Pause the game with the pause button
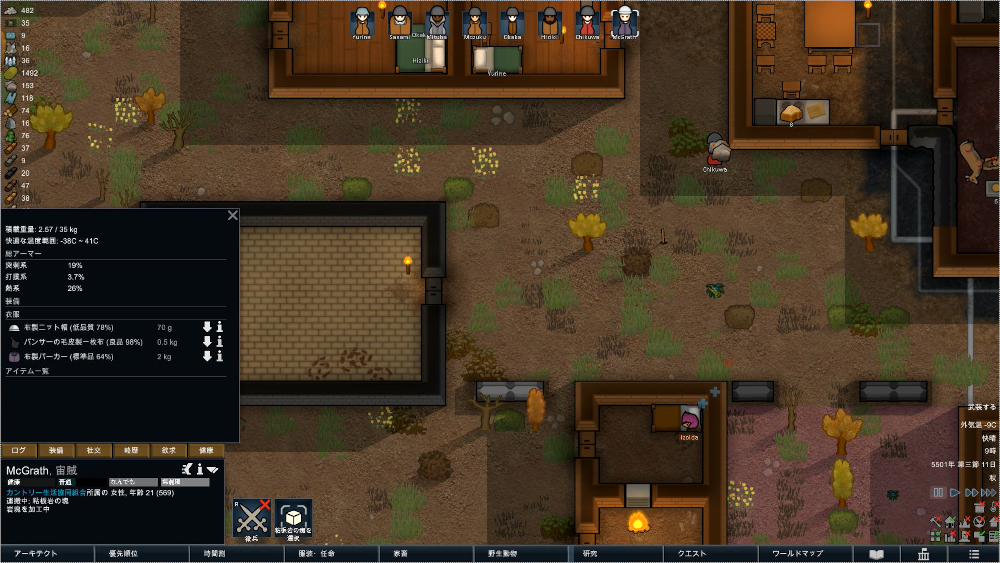The image size is (1000, 563). pyautogui.click(x=938, y=492)
